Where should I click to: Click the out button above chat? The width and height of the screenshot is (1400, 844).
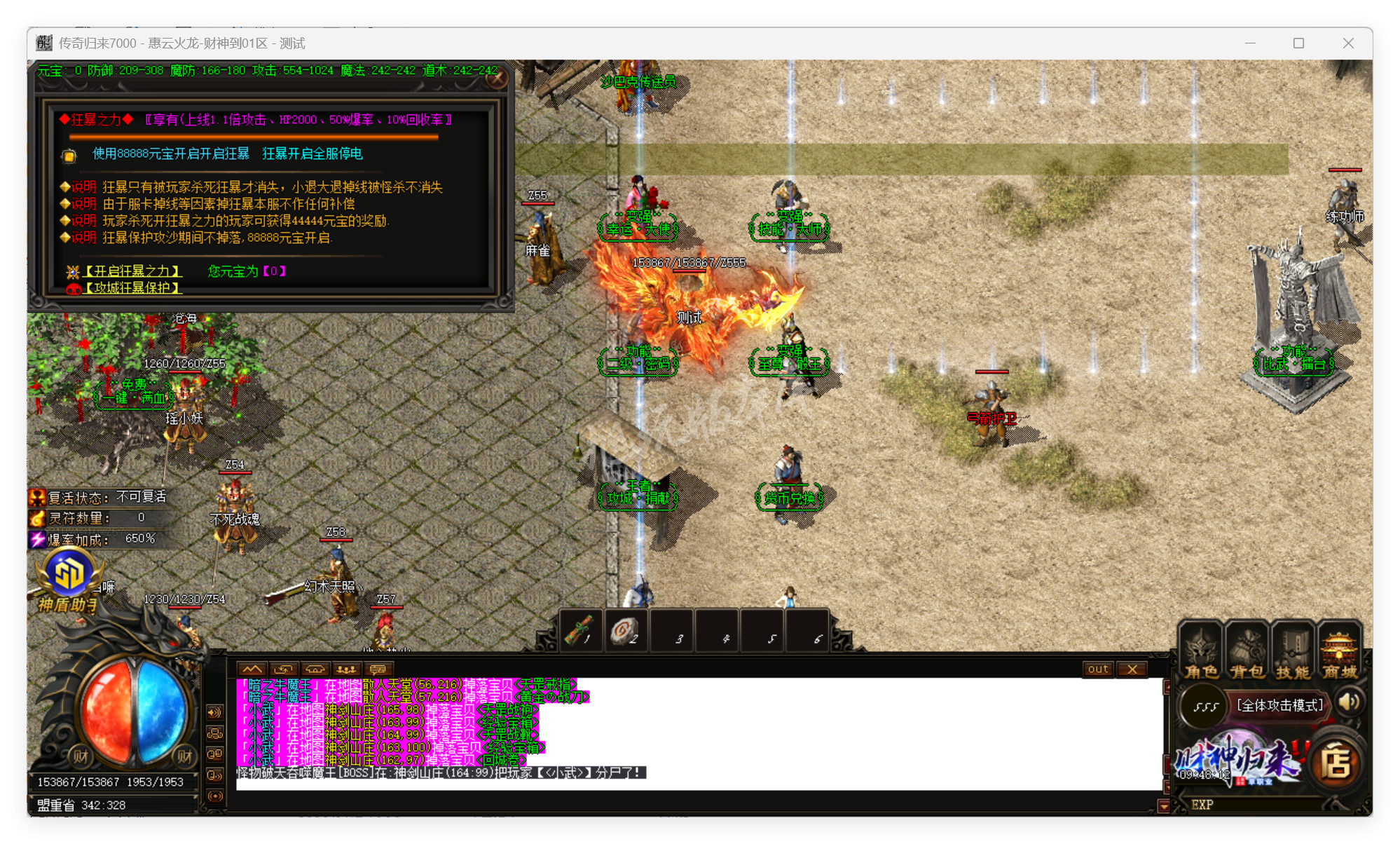coord(1098,669)
